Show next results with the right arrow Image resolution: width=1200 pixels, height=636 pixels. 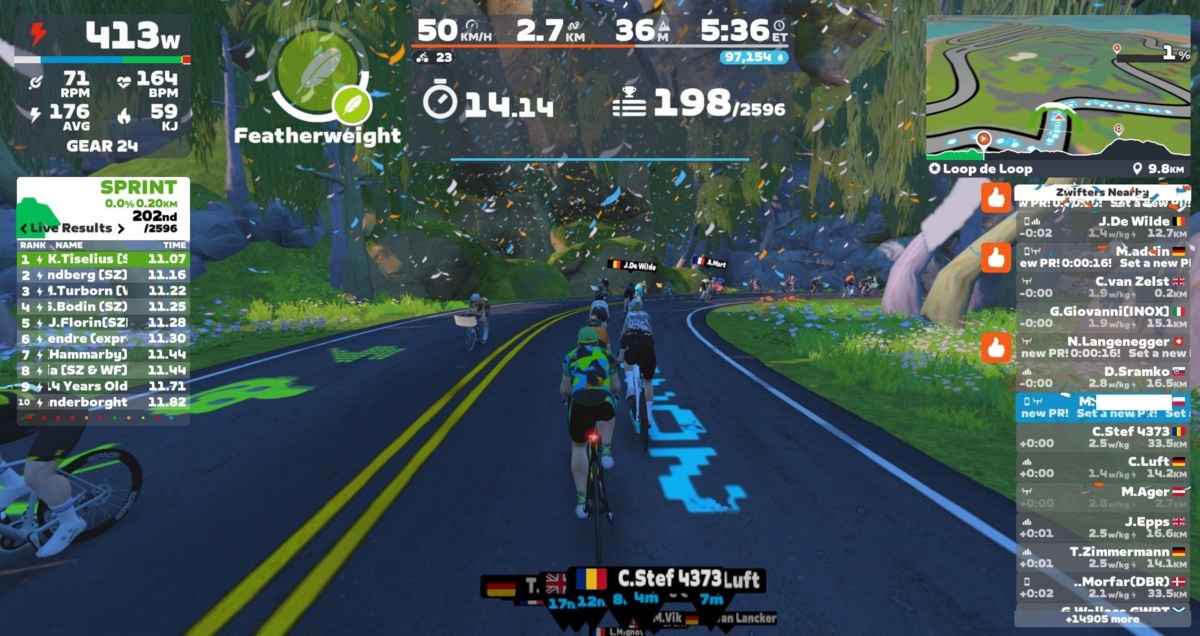tap(121, 228)
